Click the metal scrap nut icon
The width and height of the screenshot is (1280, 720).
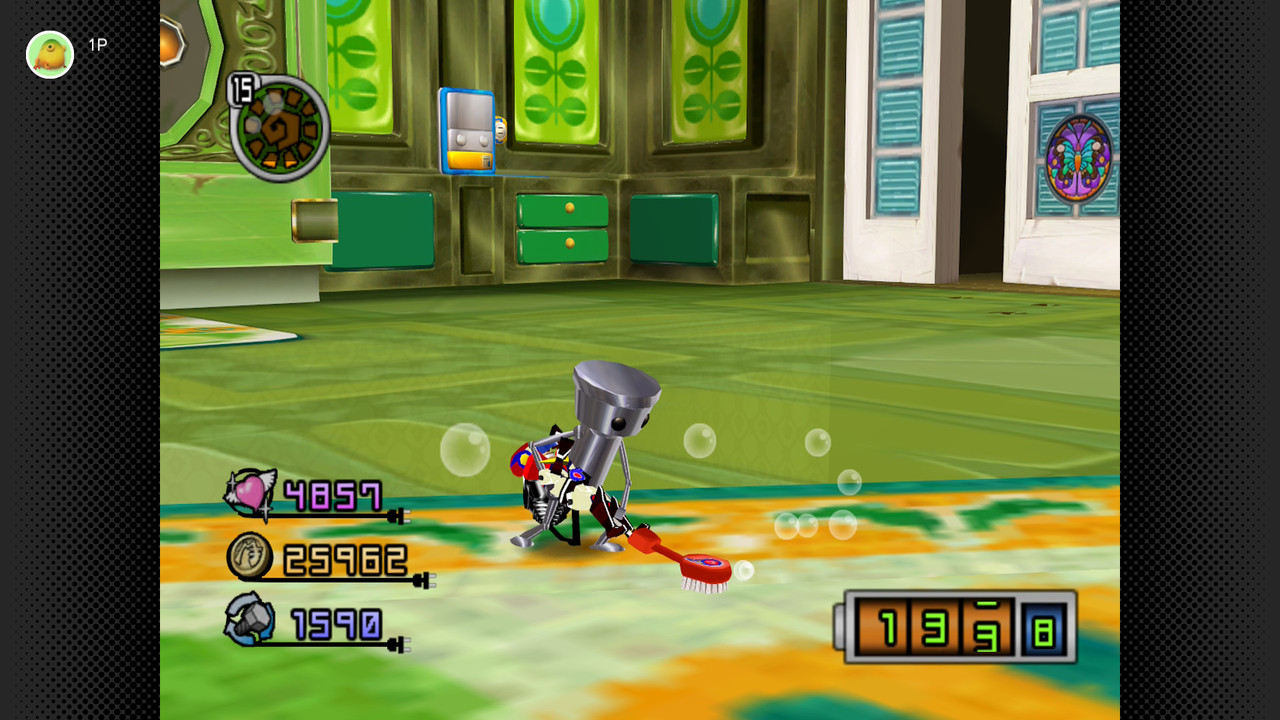[x=250, y=619]
